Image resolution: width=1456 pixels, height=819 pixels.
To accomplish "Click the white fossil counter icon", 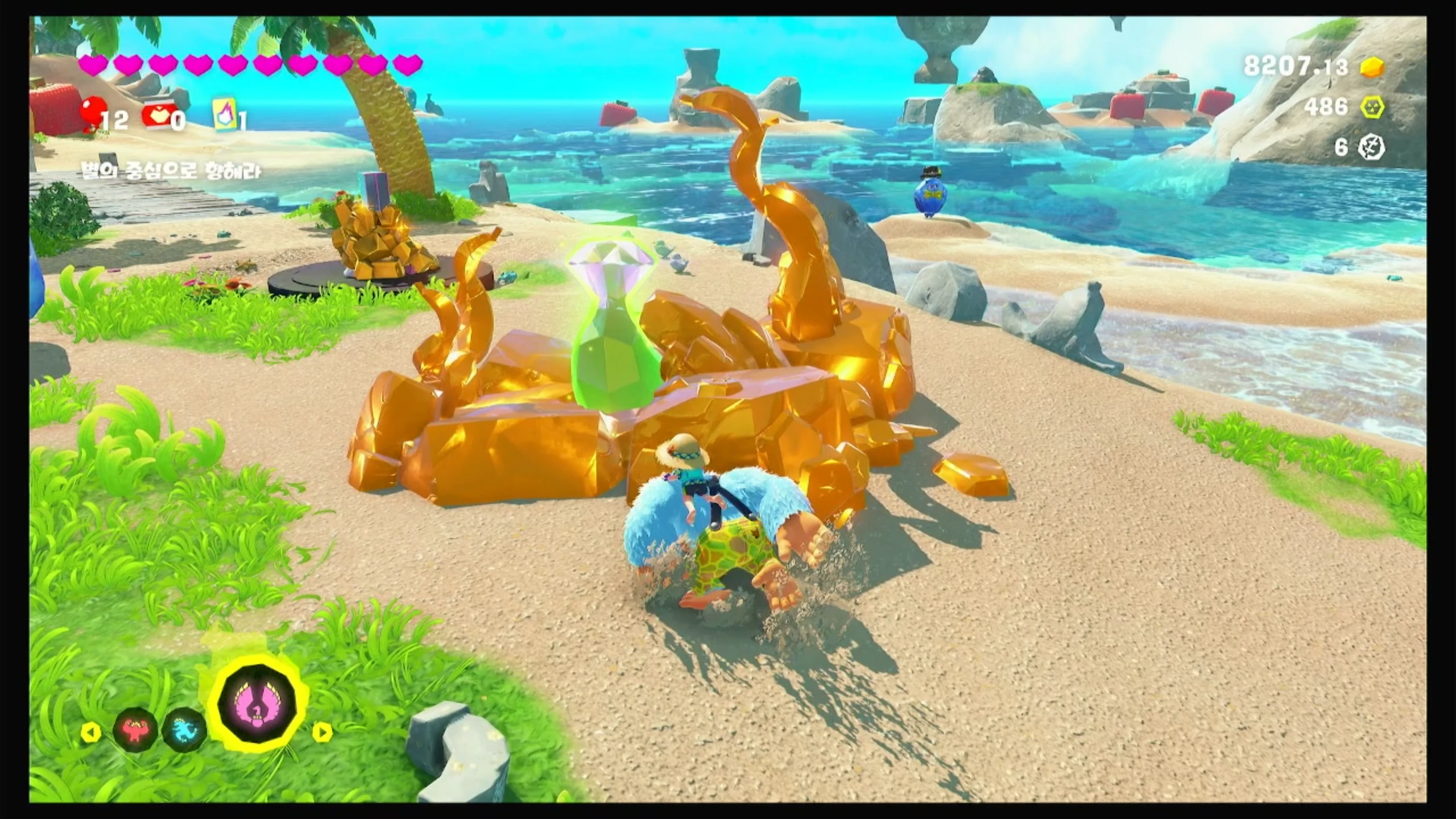I will 1372,148.
